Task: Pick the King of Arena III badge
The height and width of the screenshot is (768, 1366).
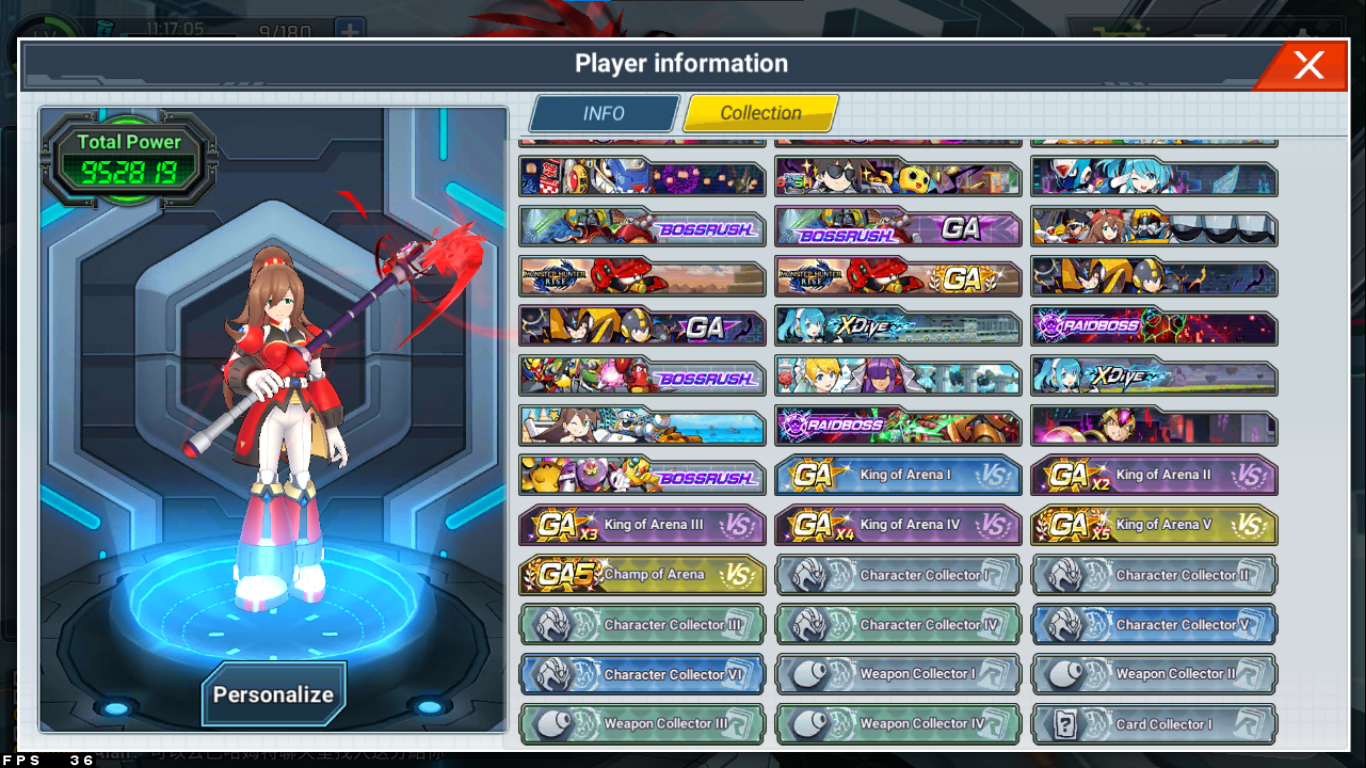Action: tap(642, 525)
